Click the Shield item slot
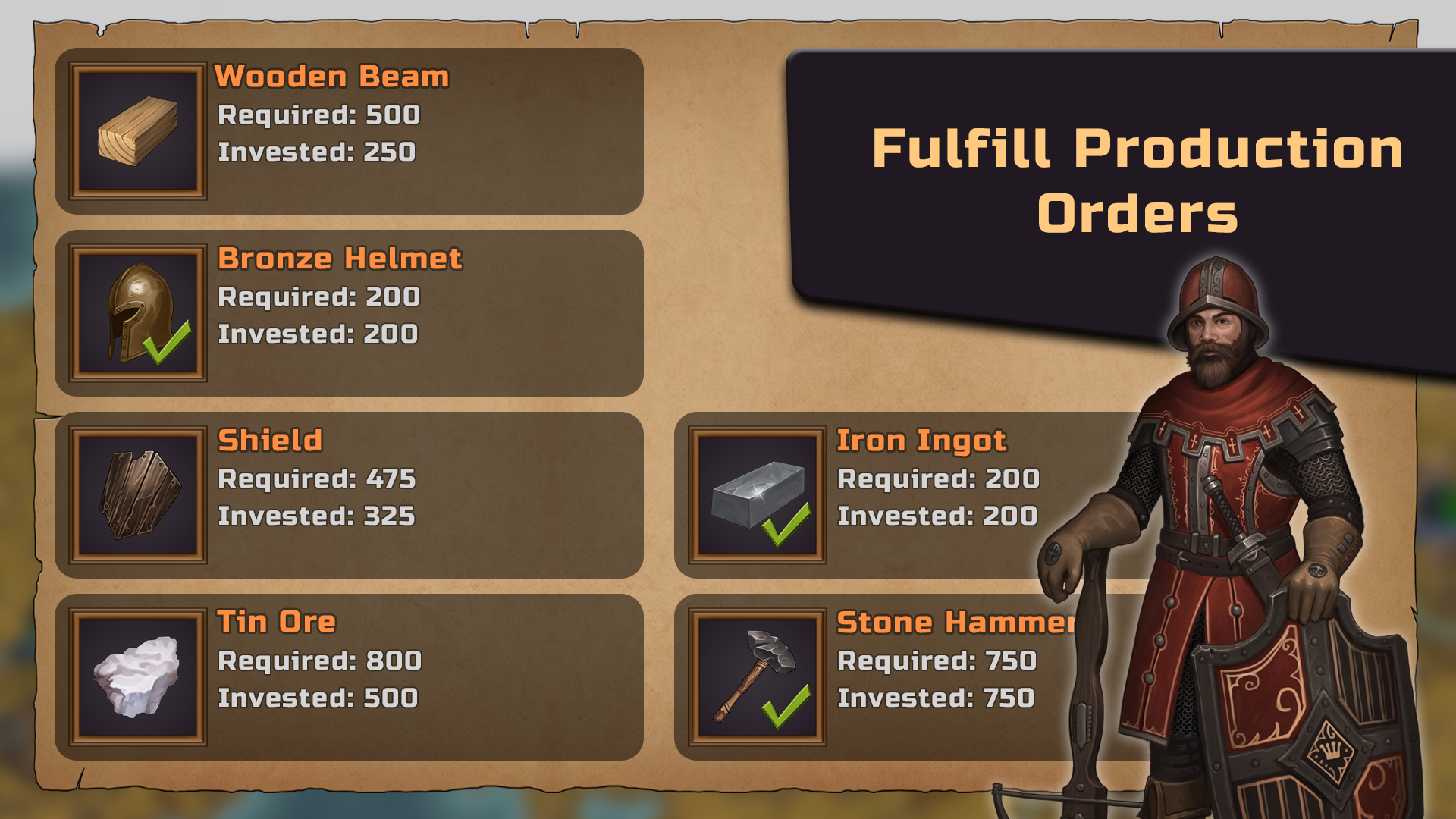Screen dimensions: 1456x819 click(x=137, y=495)
